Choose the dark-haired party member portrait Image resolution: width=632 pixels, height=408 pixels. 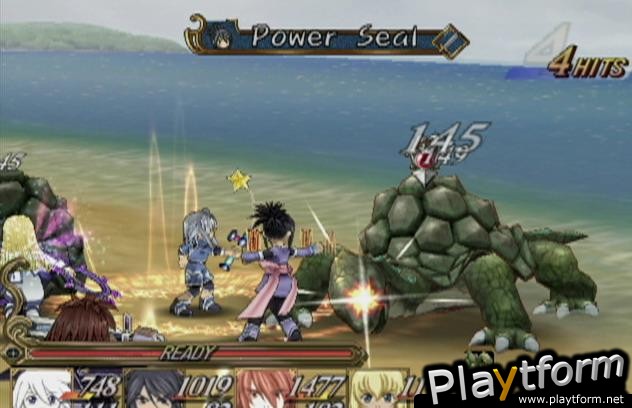pyautogui.click(x=150, y=389)
